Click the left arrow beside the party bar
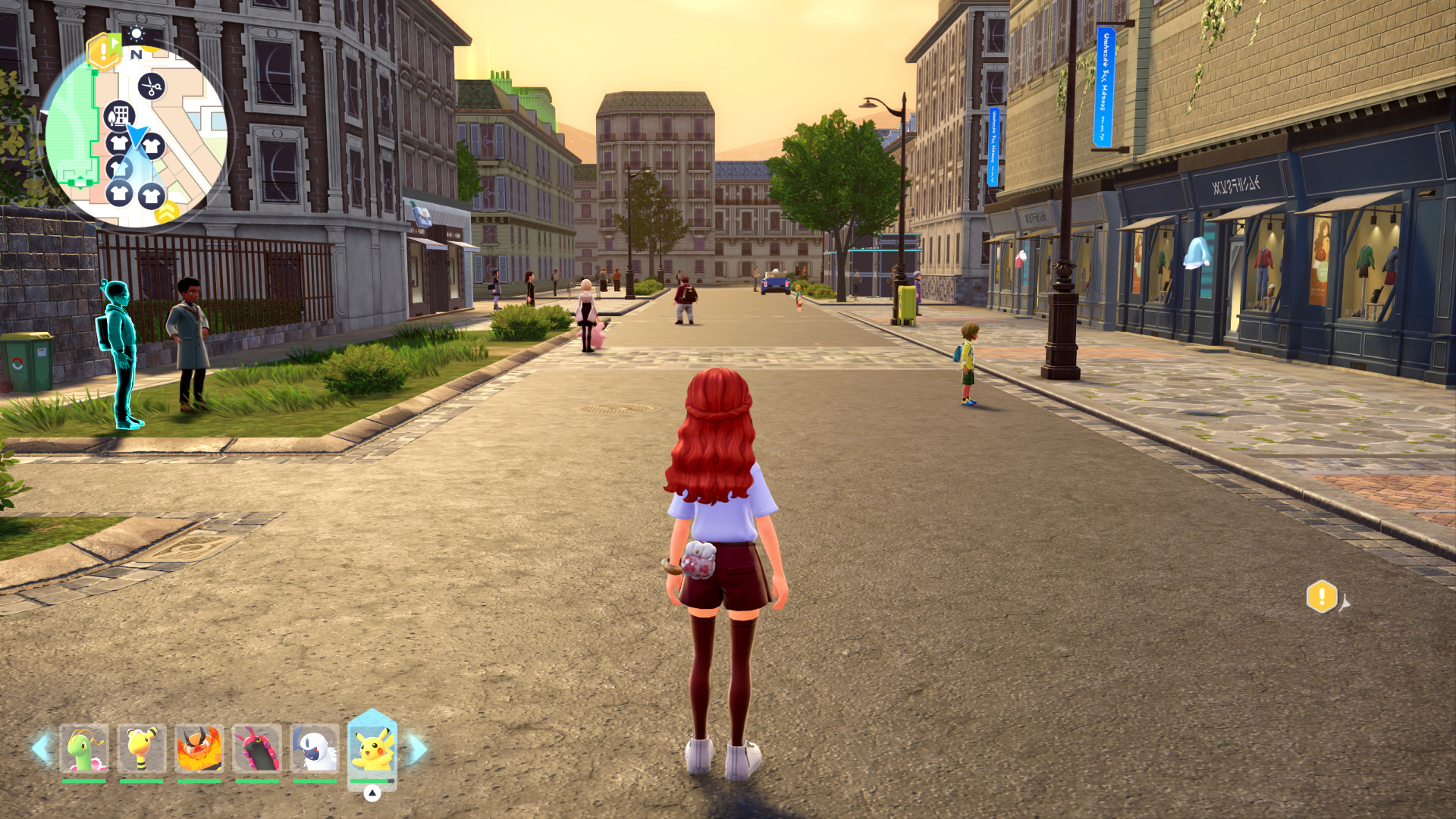Image resolution: width=1456 pixels, height=819 pixels. point(42,748)
